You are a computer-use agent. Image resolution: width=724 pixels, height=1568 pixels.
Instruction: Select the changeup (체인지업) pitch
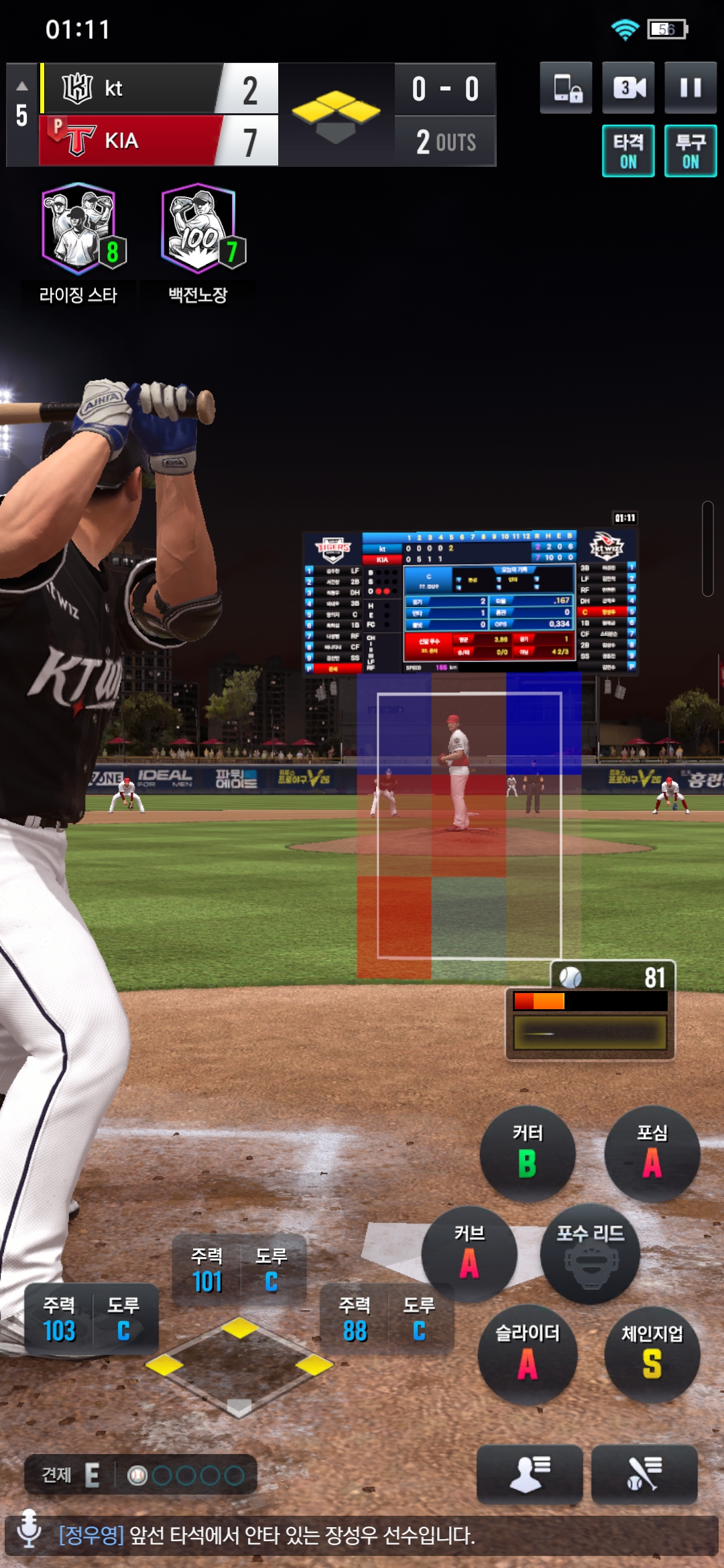click(652, 1354)
